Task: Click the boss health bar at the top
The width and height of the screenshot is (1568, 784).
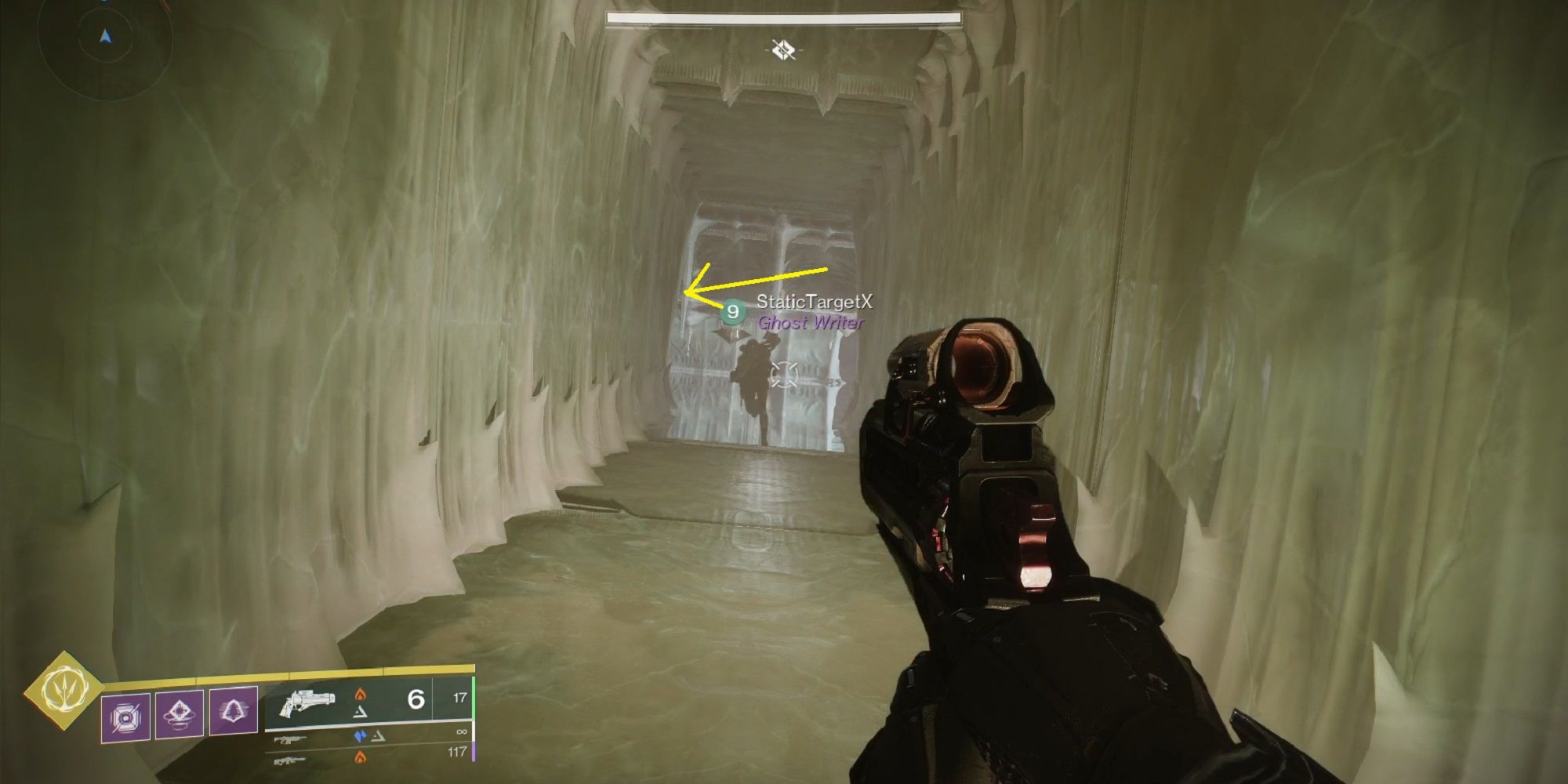Action: 784,17
